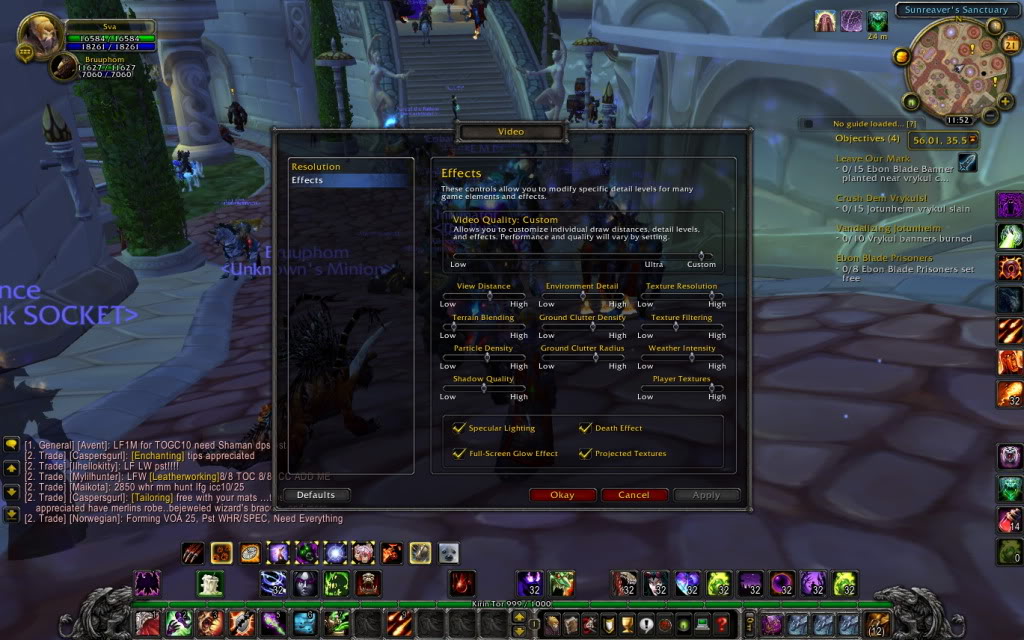Adjust the Shadow Quality slider
The width and height of the screenshot is (1024, 640).
(x=484, y=388)
